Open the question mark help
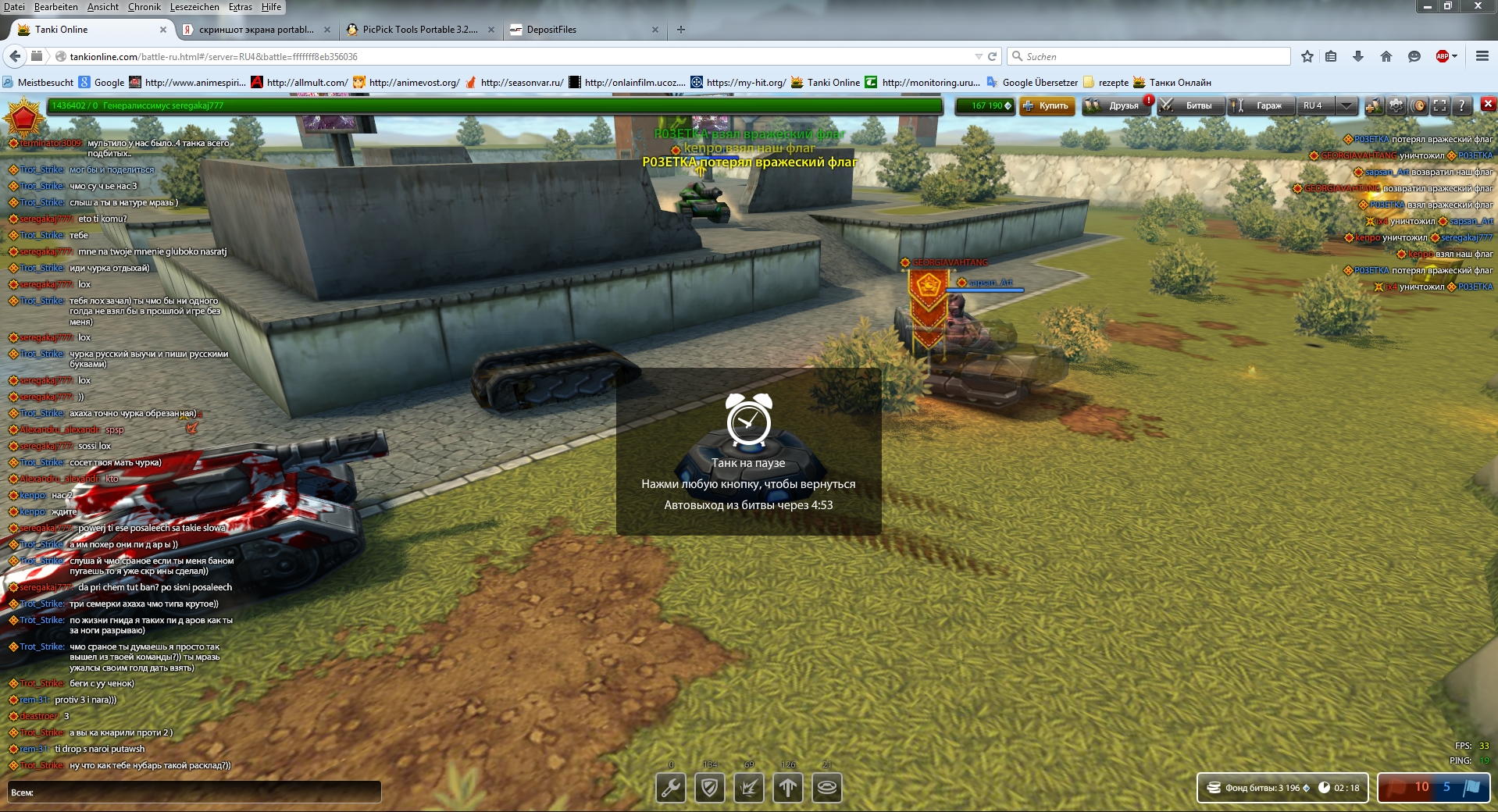Screen dimensions: 1498x812 1461,106
